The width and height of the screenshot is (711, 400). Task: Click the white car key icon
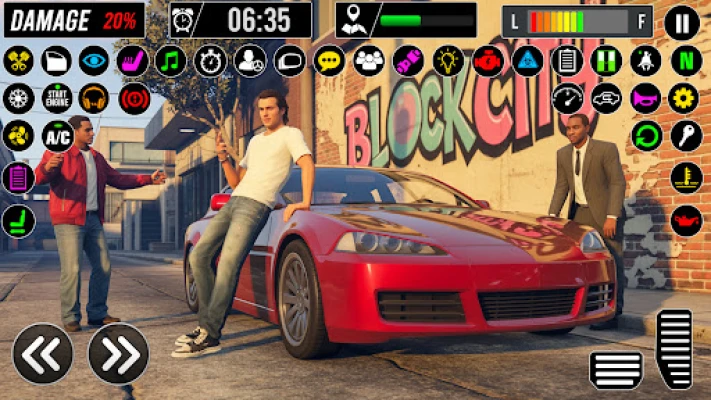pos(686,136)
